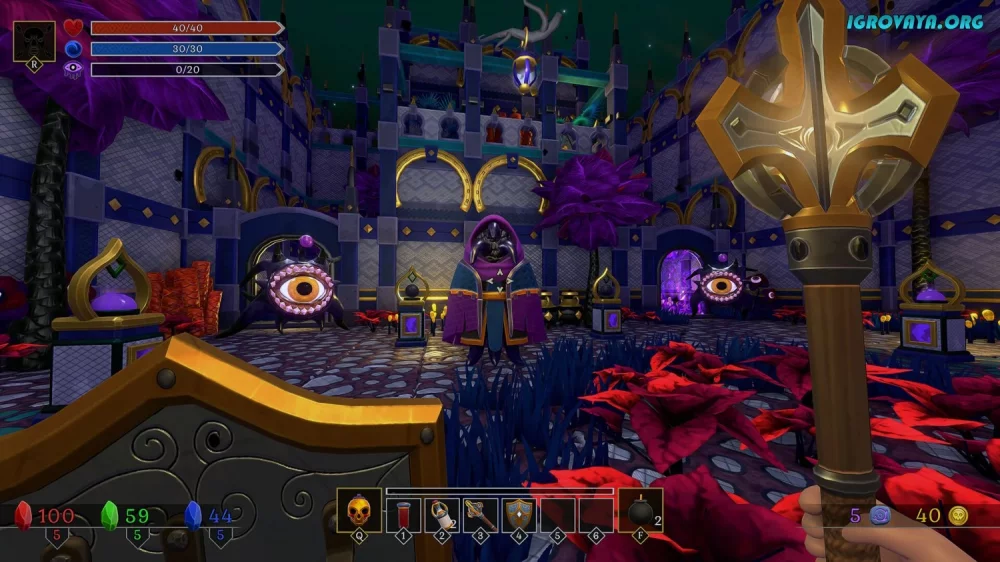Click the blue crystal ammo icon

194,516
